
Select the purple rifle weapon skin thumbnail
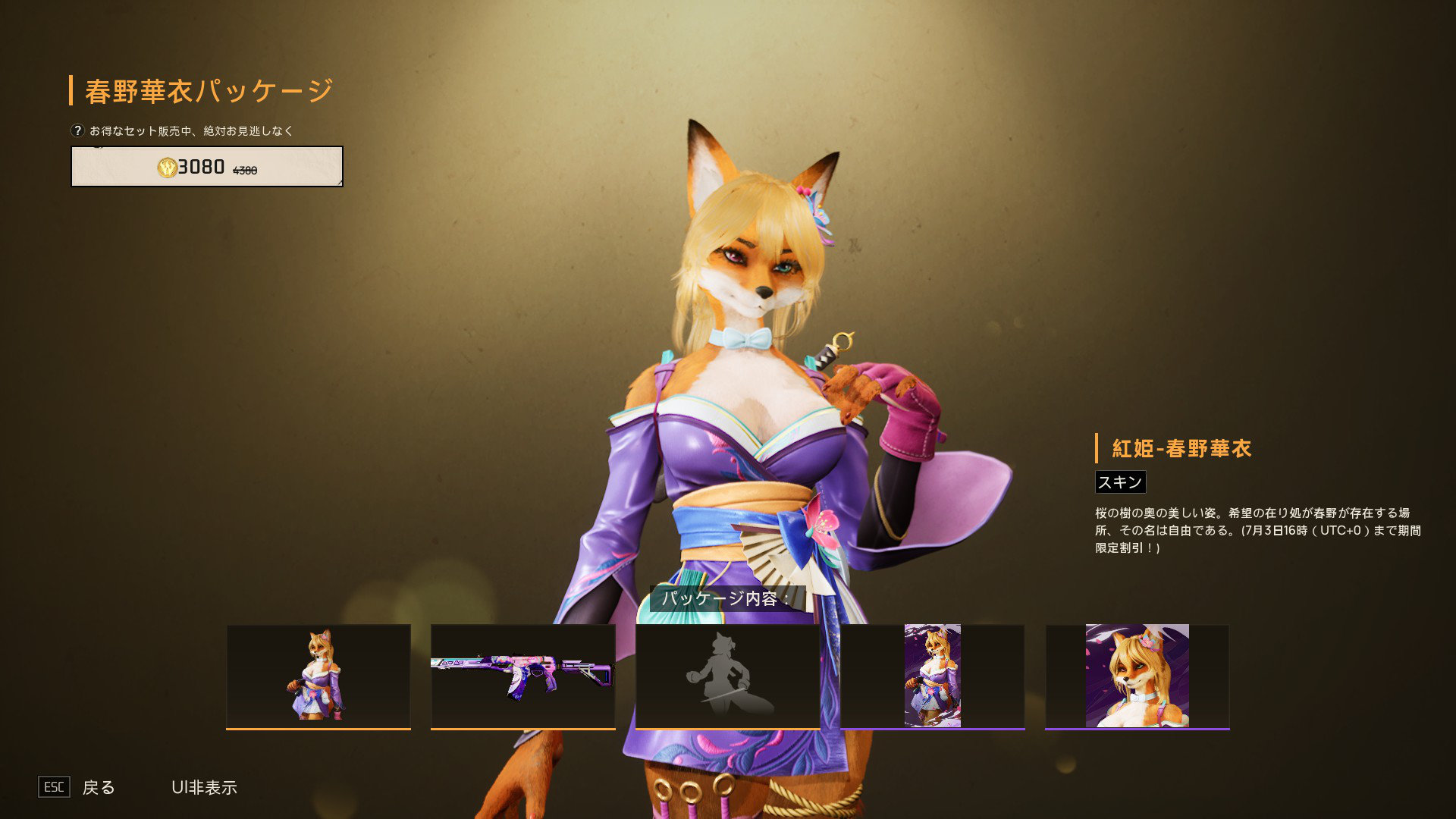523,676
